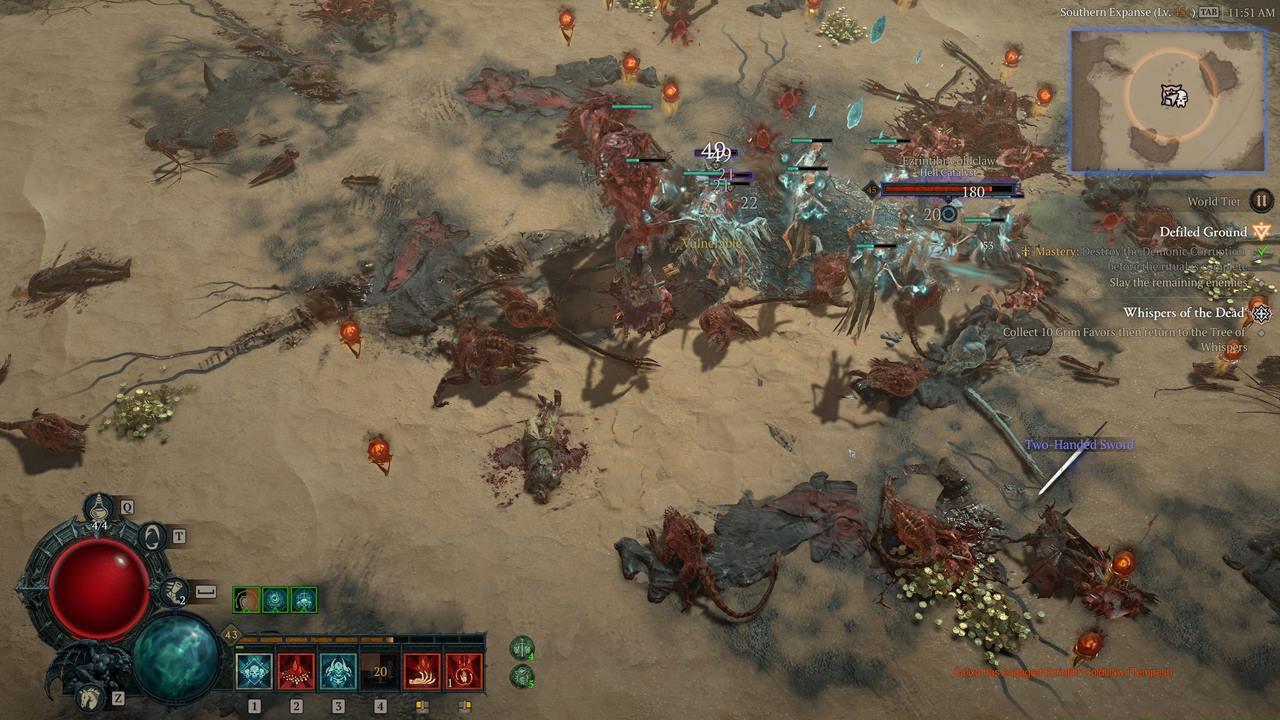This screenshot has height=720, width=1280.
Task: Expand the Defiled Ground quest entry
Action: [1203, 231]
